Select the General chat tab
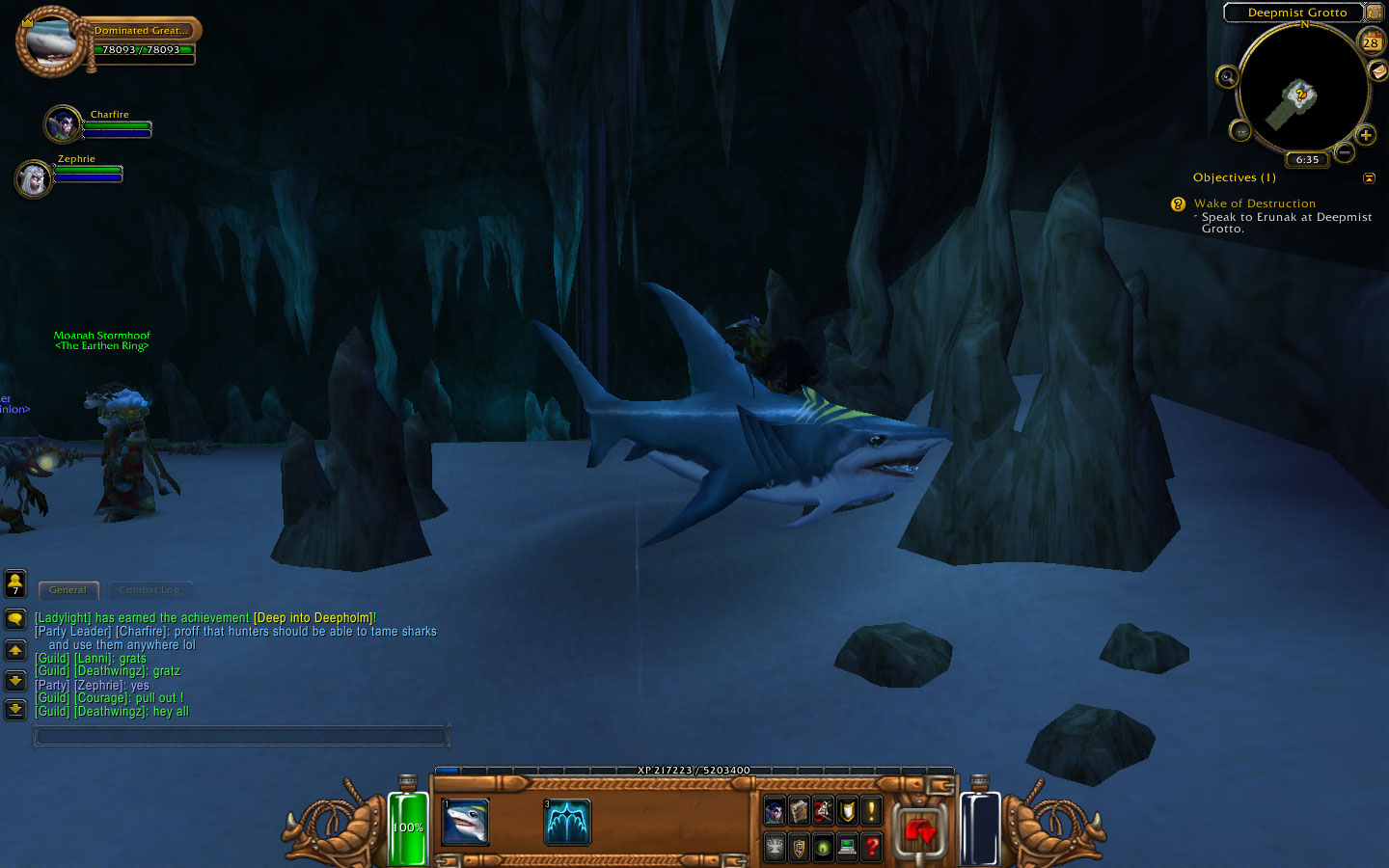Screen dimensions: 1389x868 (x=68, y=589)
